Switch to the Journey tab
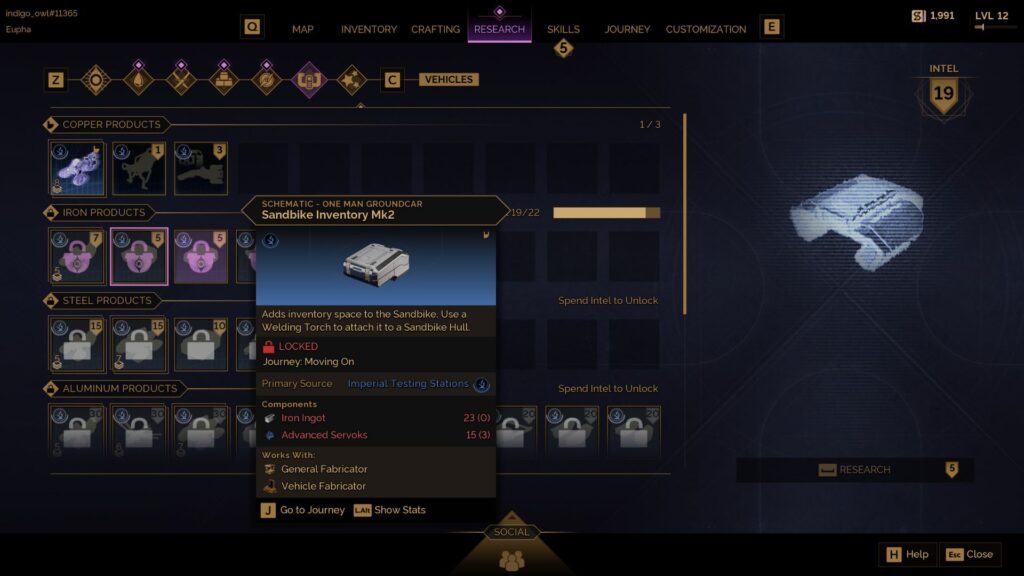 (x=627, y=29)
